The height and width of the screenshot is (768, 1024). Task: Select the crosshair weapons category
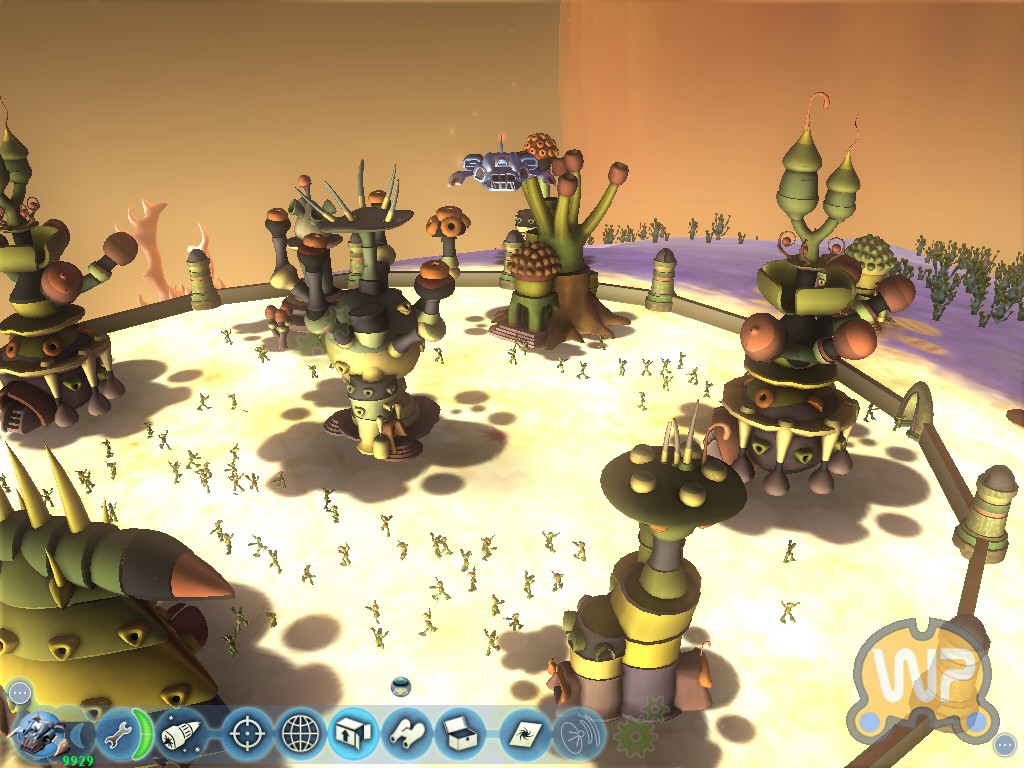[x=246, y=735]
